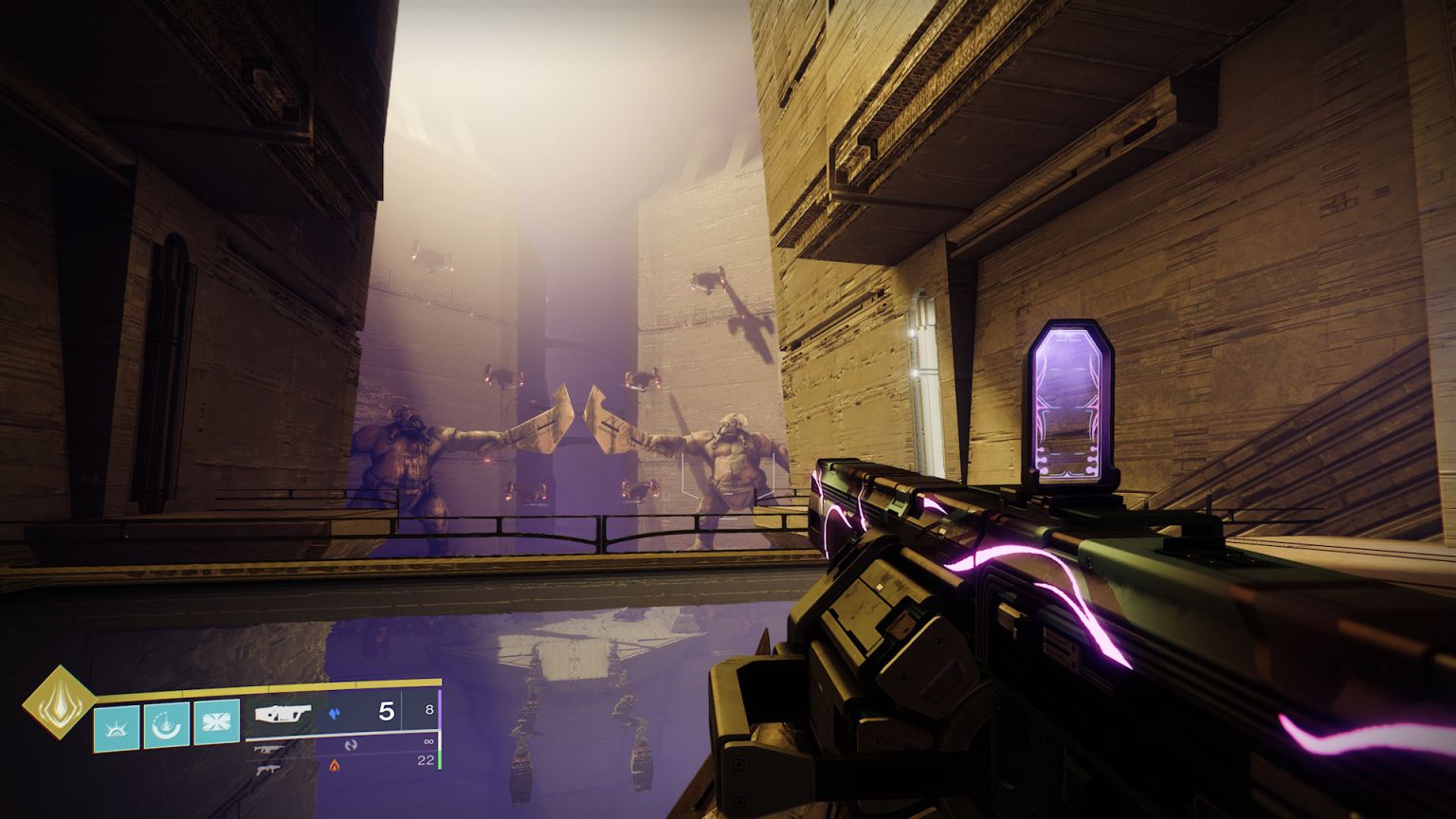Click the reserve ammo count showing 8

pyautogui.click(x=430, y=710)
